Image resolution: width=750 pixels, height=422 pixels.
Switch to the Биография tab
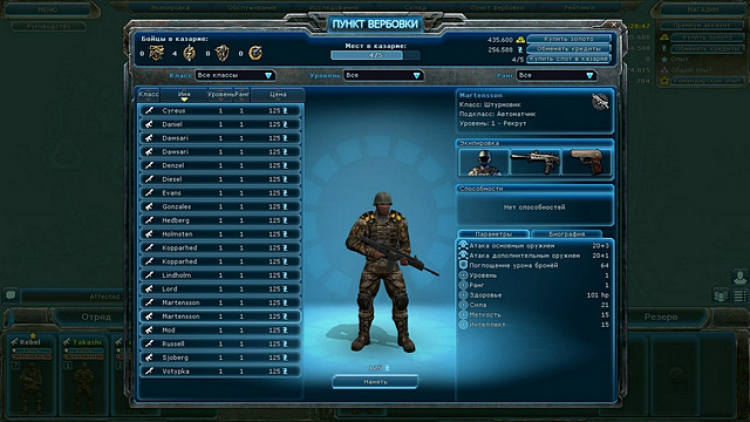[x=566, y=234]
